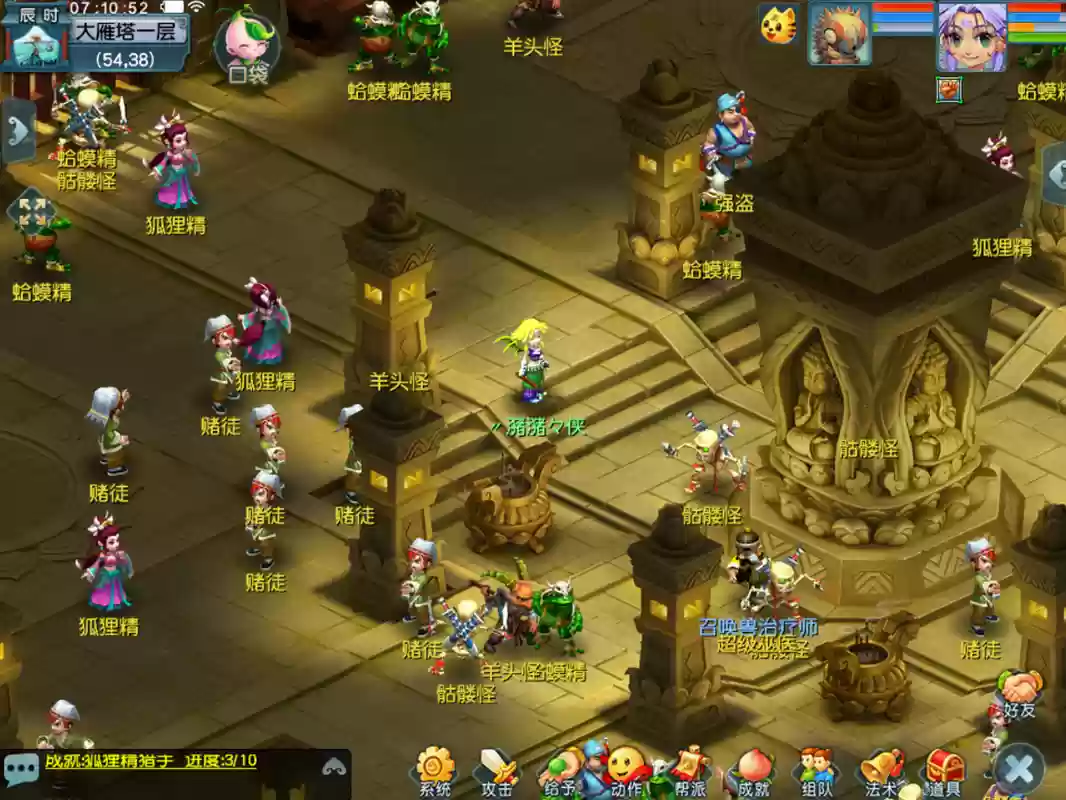Click the yellow tiger cat icon
The width and height of the screenshot is (1066, 800).
pyautogui.click(x=778, y=25)
